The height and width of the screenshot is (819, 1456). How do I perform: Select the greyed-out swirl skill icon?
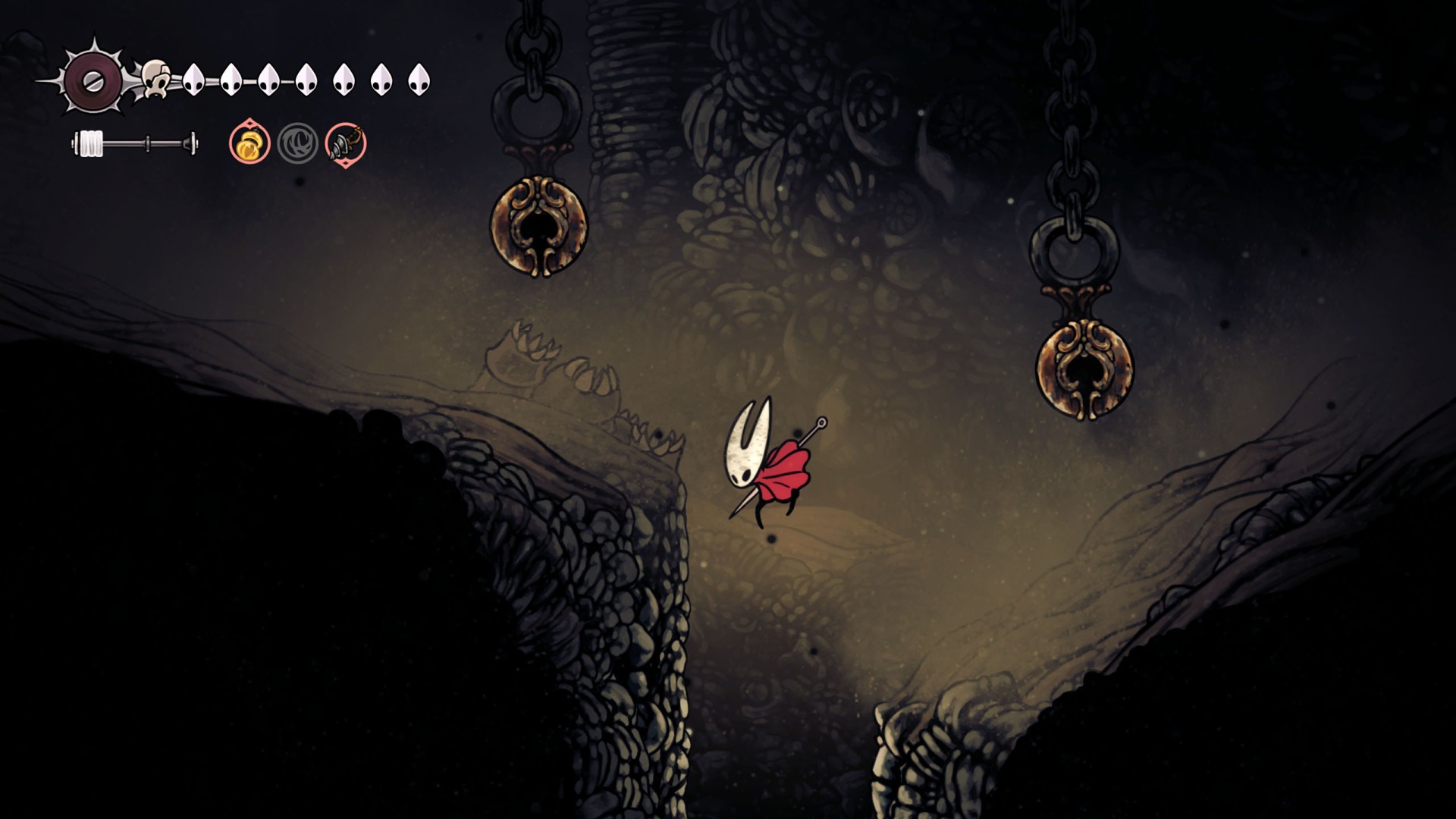click(297, 143)
